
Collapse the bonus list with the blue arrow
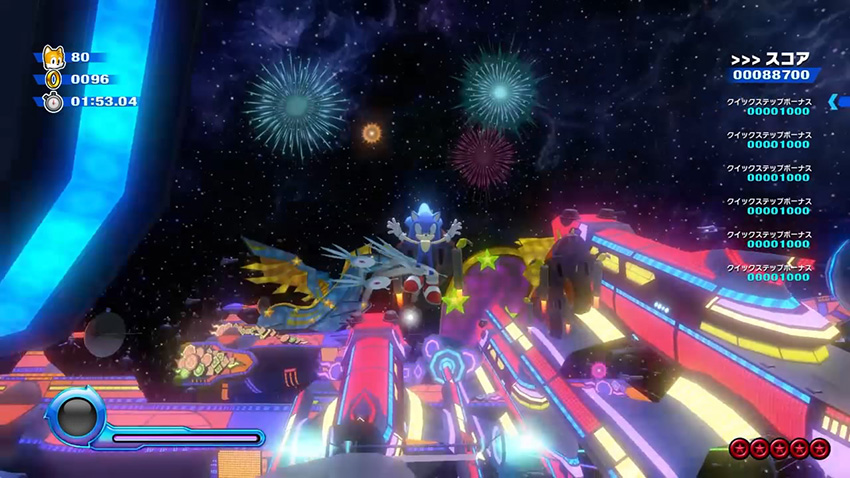pyautogui.click(x=833, y=101)
